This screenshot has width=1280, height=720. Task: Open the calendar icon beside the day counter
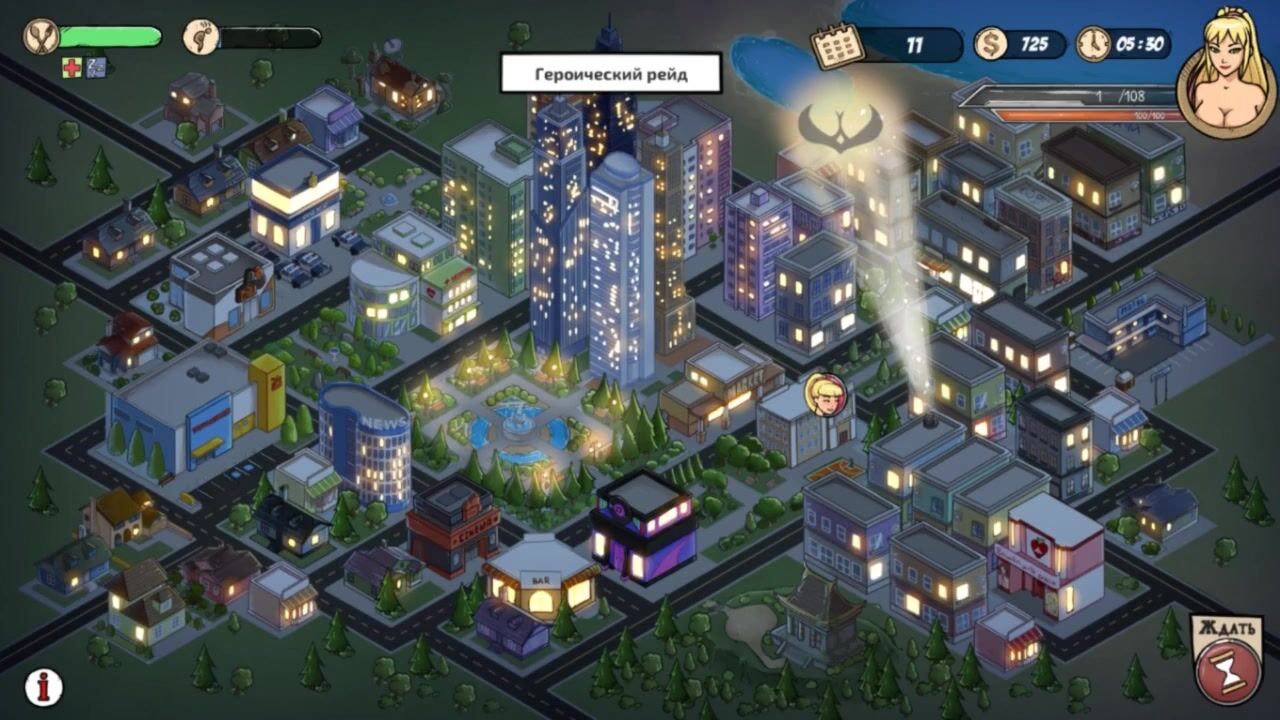pyautogui.click(x=835, y=46)
